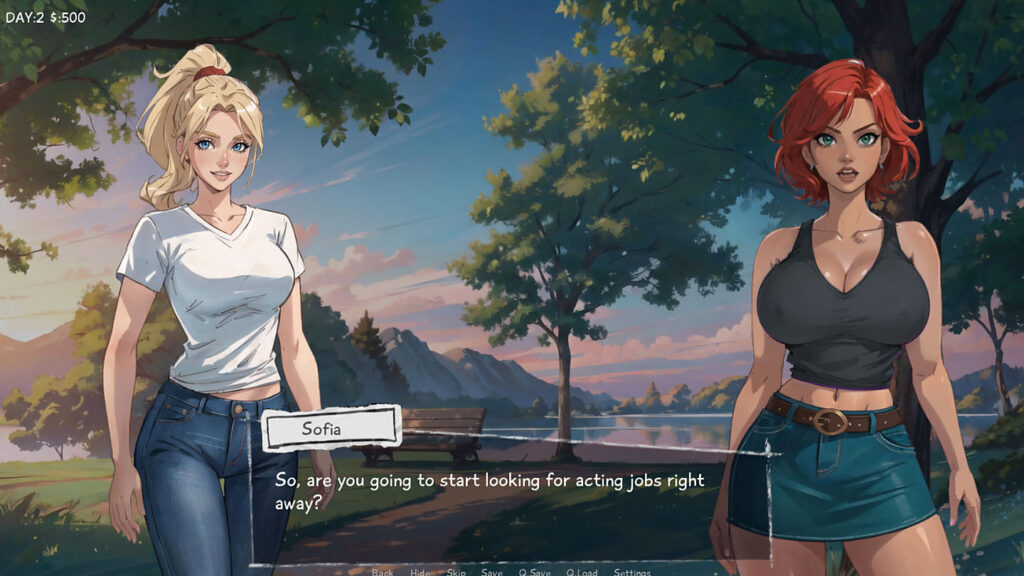Go back using the Back button
The height and width of the screenshot is (576, 1024).
[x=382, y=572]
